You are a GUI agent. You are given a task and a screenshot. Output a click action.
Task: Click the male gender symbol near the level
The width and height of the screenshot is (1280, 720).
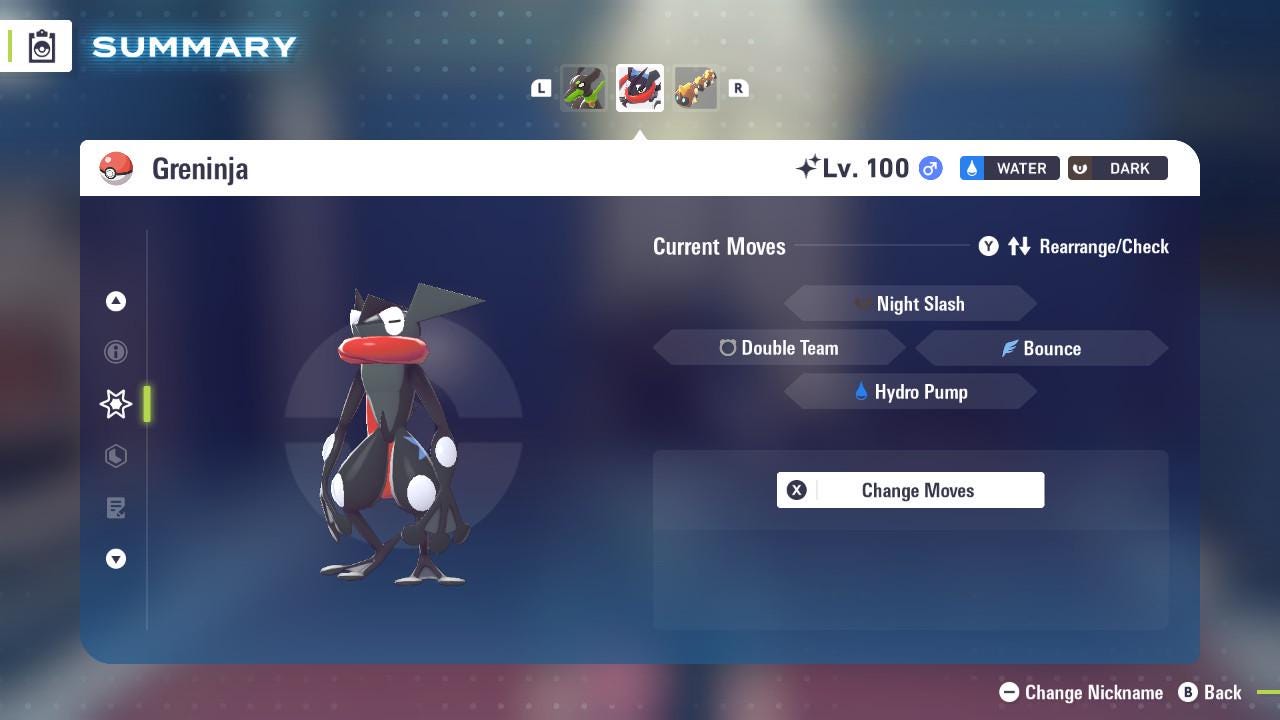tap(930, 168)
